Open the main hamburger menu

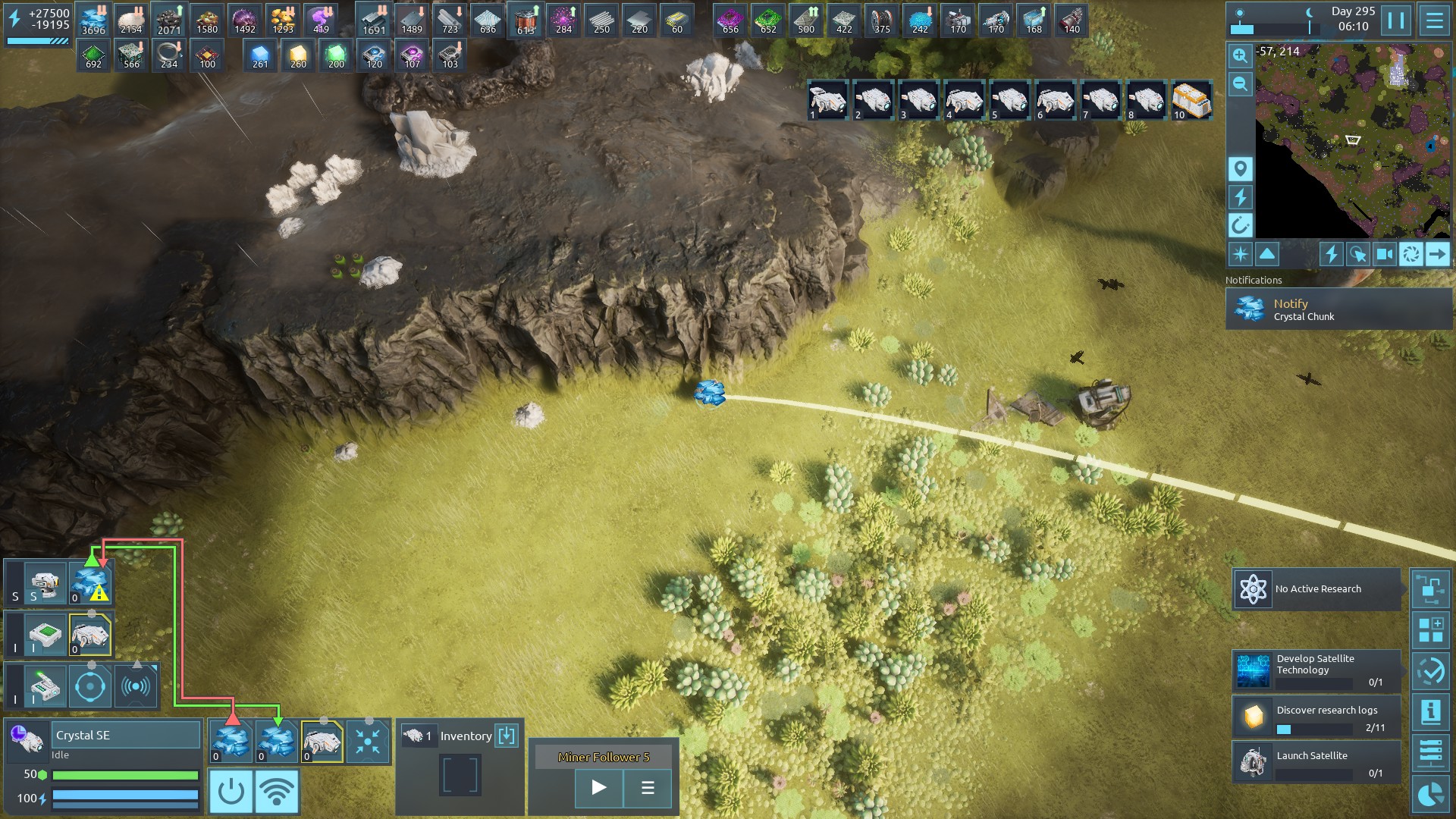tap(1434, 20)
